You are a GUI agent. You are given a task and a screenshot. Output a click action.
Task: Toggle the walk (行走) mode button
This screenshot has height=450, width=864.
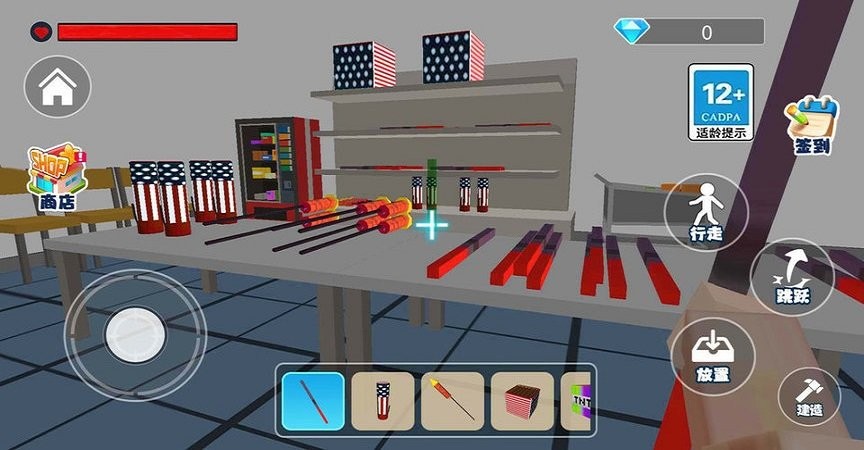click(x=706, y=212)
